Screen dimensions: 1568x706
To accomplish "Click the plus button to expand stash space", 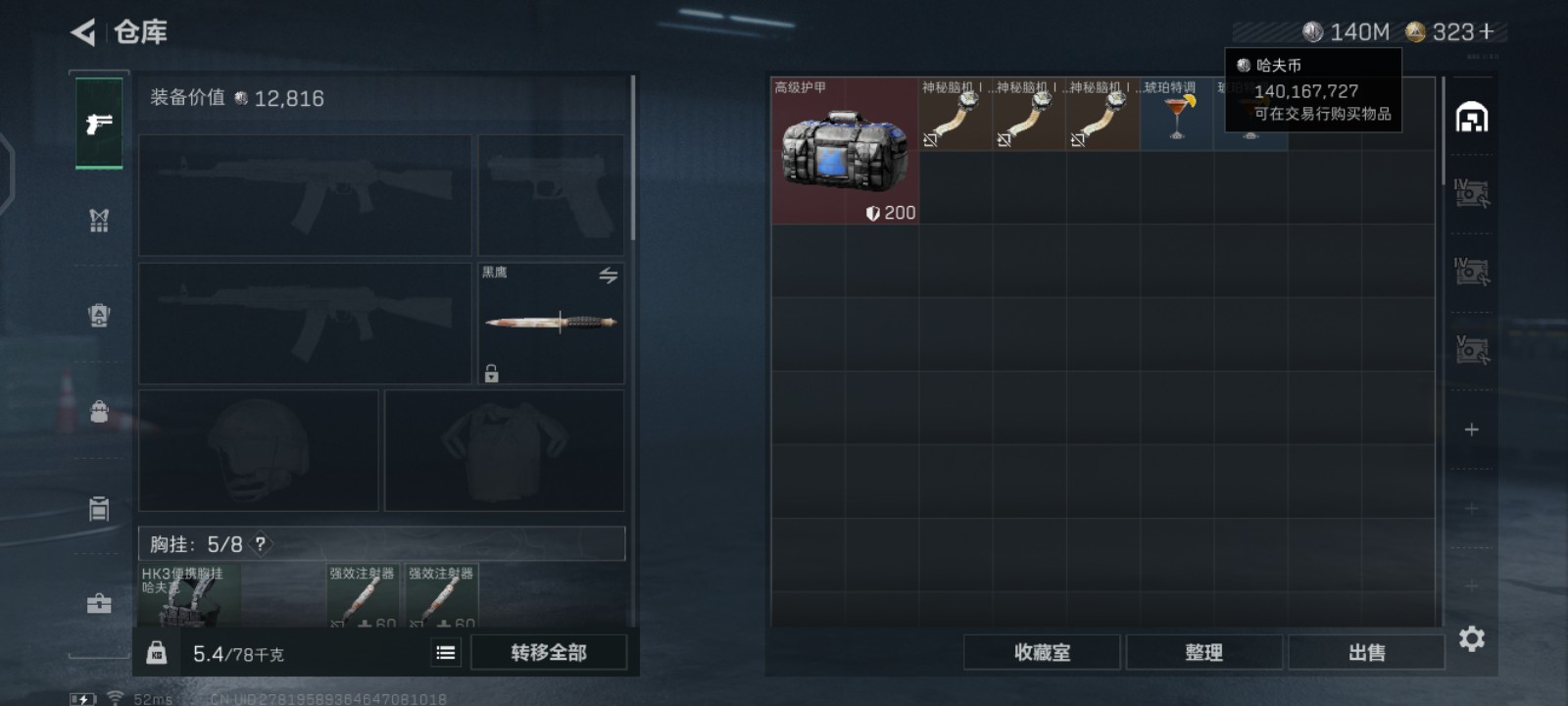I will [x=1470, y=429].
